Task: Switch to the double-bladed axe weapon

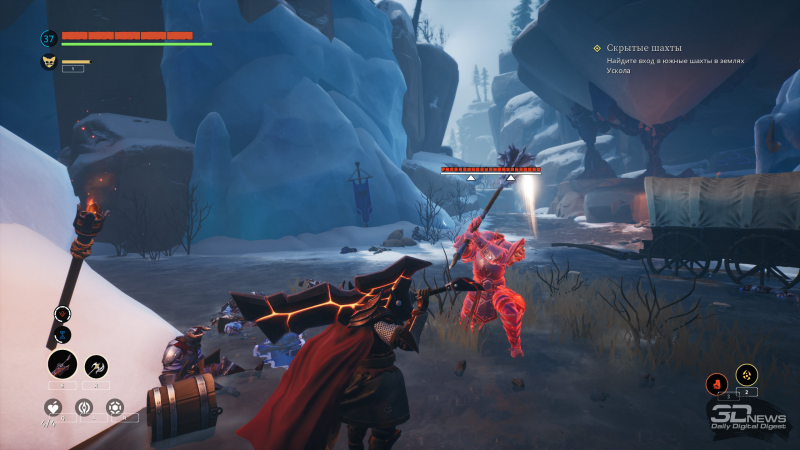Action: (96, 367)
